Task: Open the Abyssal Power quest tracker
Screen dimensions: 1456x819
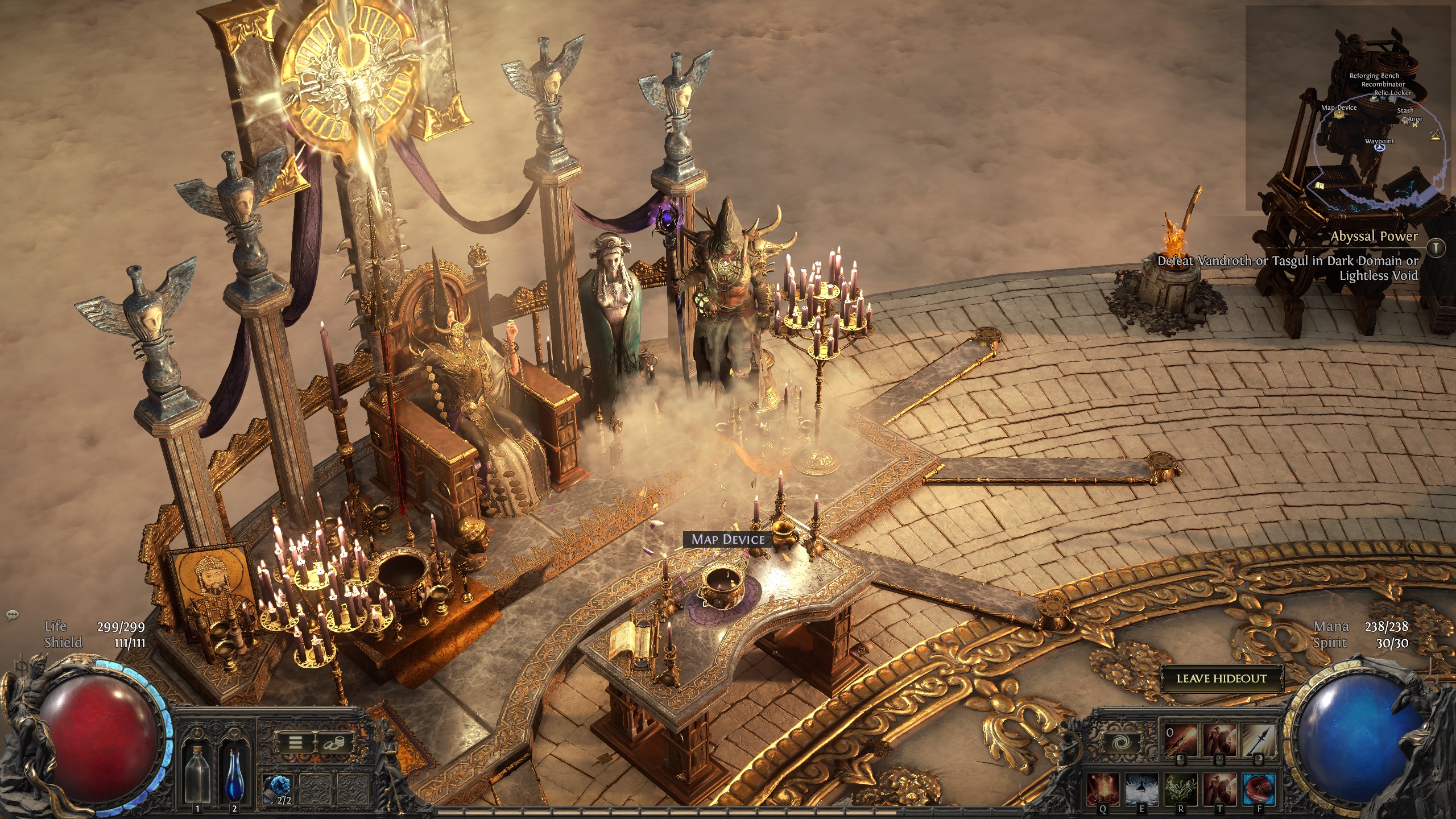Action: click(x=1374, y=237)
